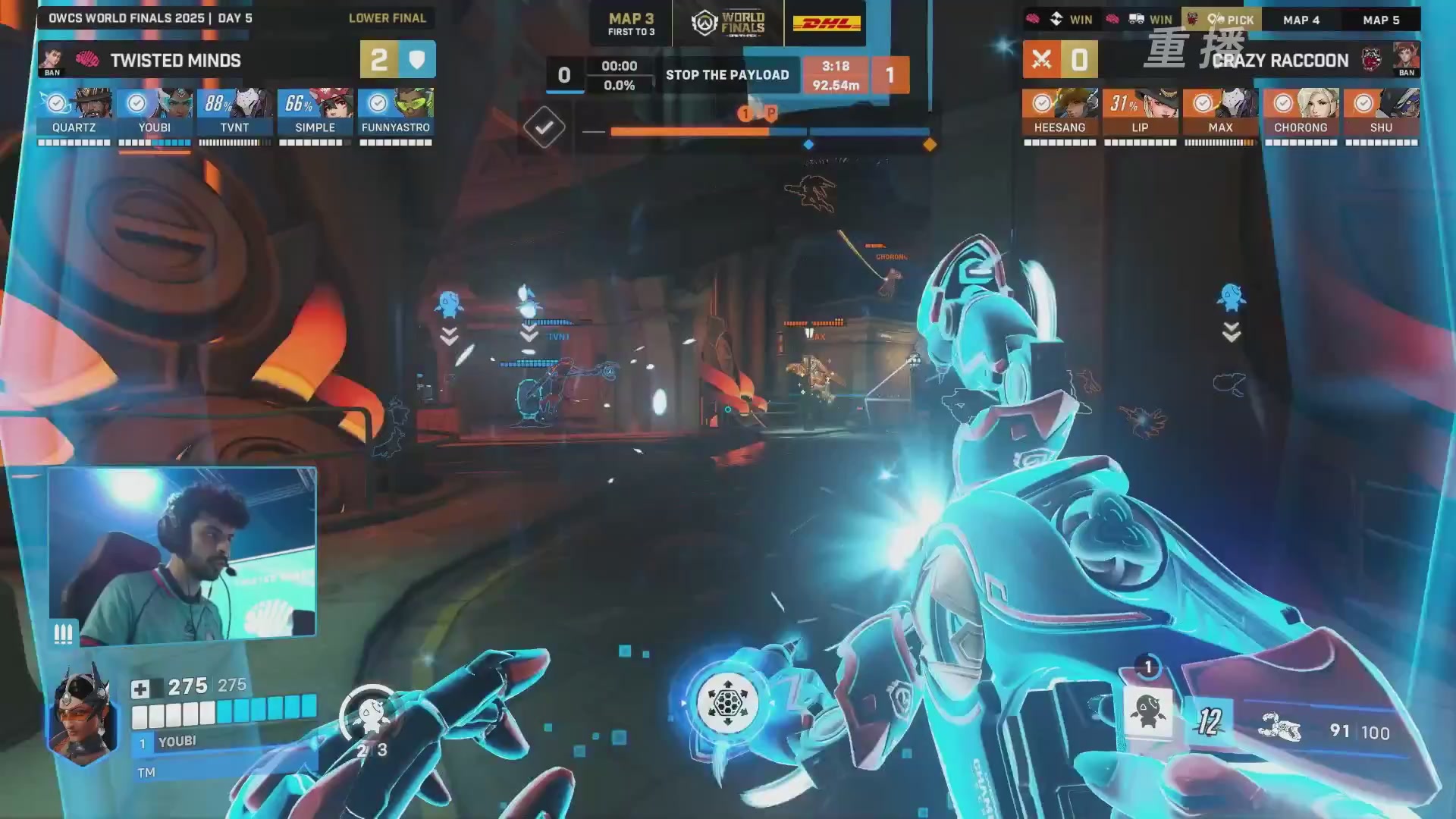Select HEESANG's player card
This screenshot has width=1456, height=819.
tap(1059, 112)
